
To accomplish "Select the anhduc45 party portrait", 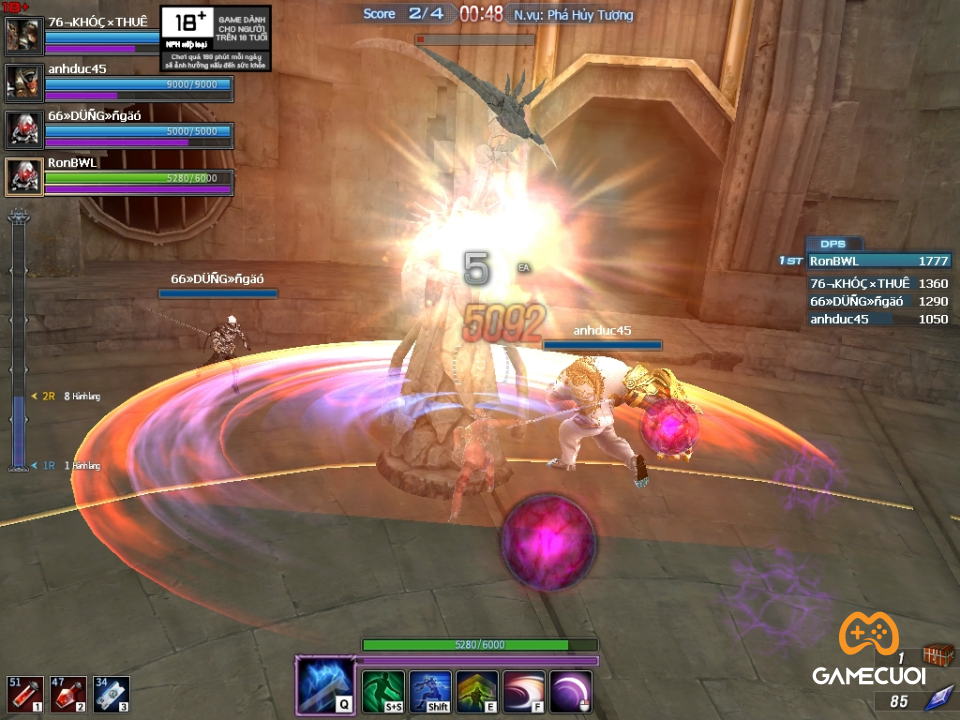I will (x=22, y=83).
